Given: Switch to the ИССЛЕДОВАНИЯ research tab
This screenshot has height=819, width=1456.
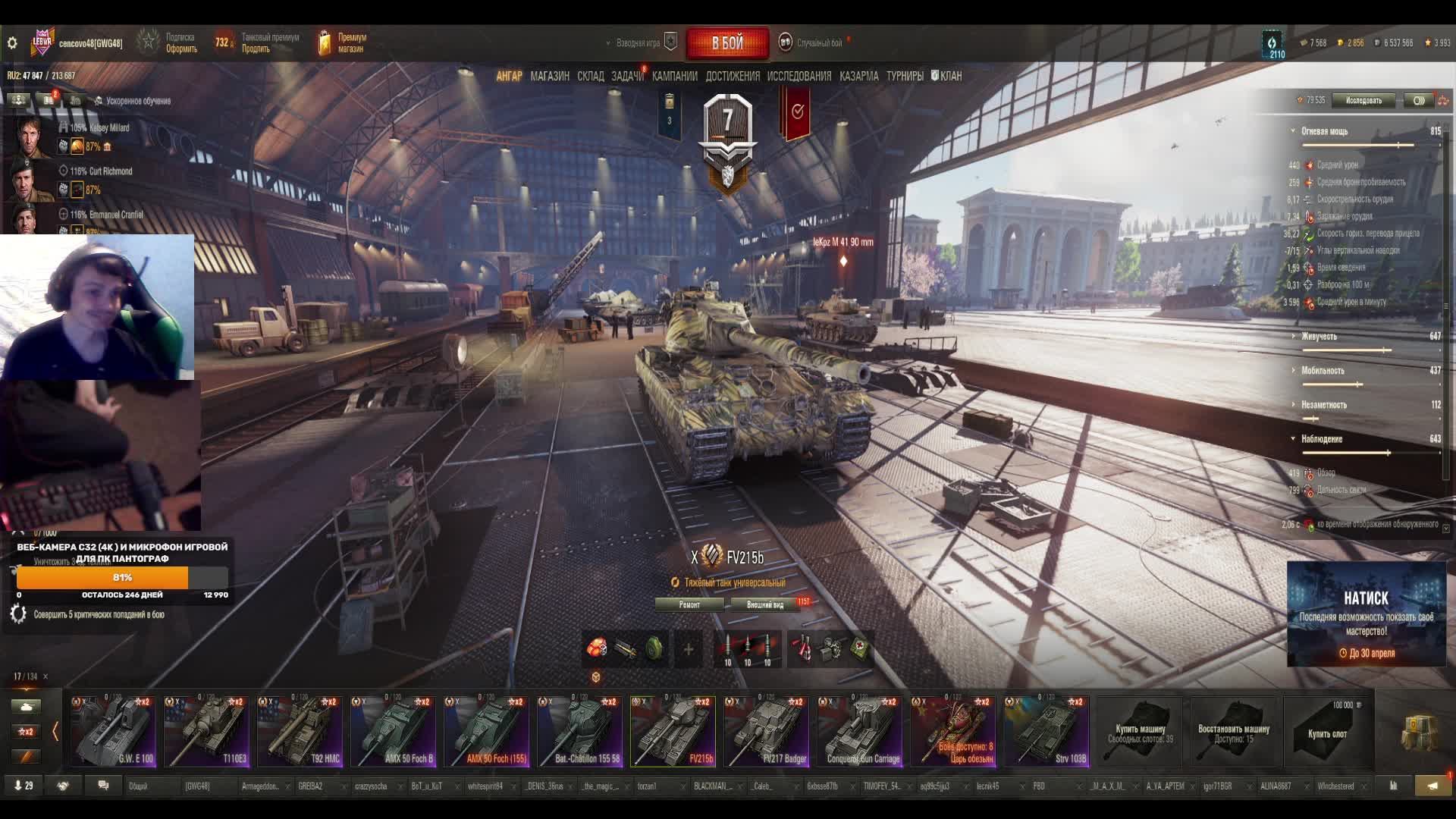Looking at the screenshot, I should point(799,76).
